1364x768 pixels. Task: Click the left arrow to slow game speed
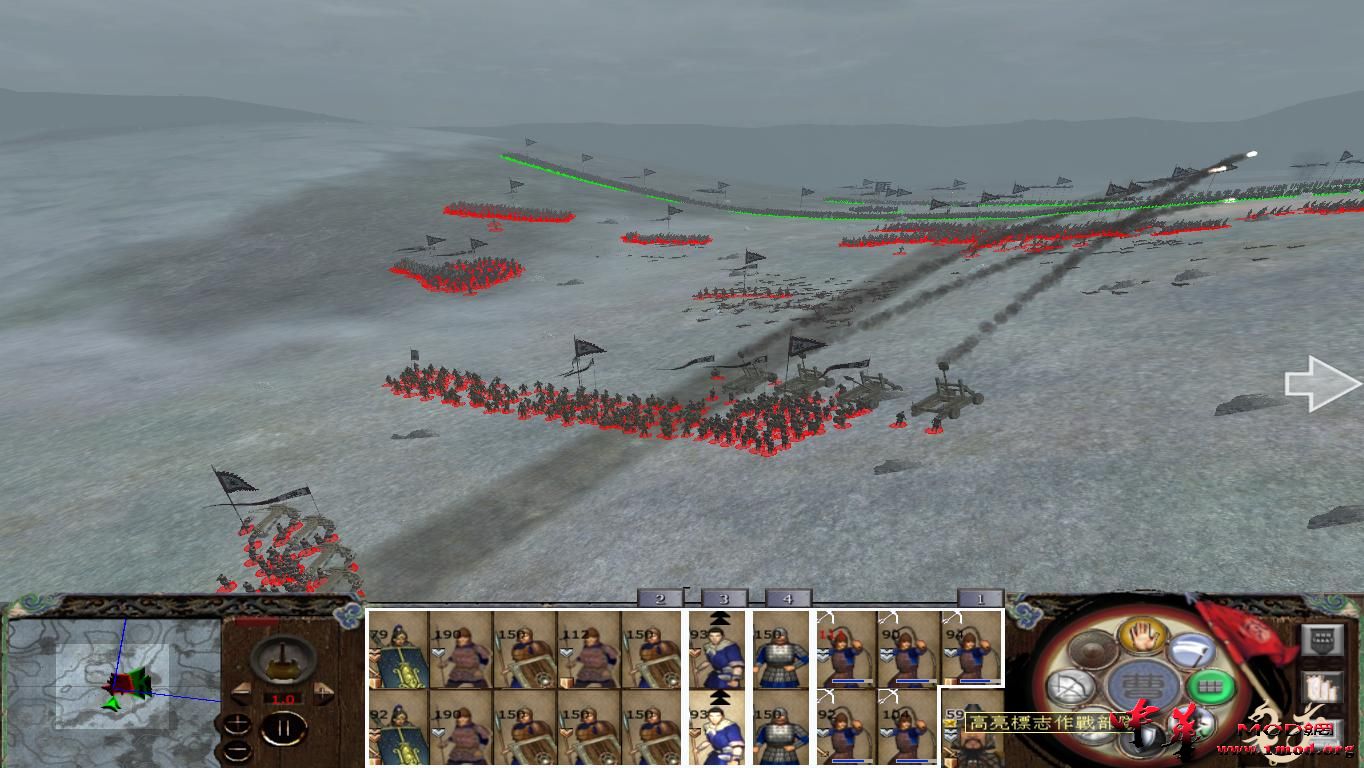click(241, 691)
